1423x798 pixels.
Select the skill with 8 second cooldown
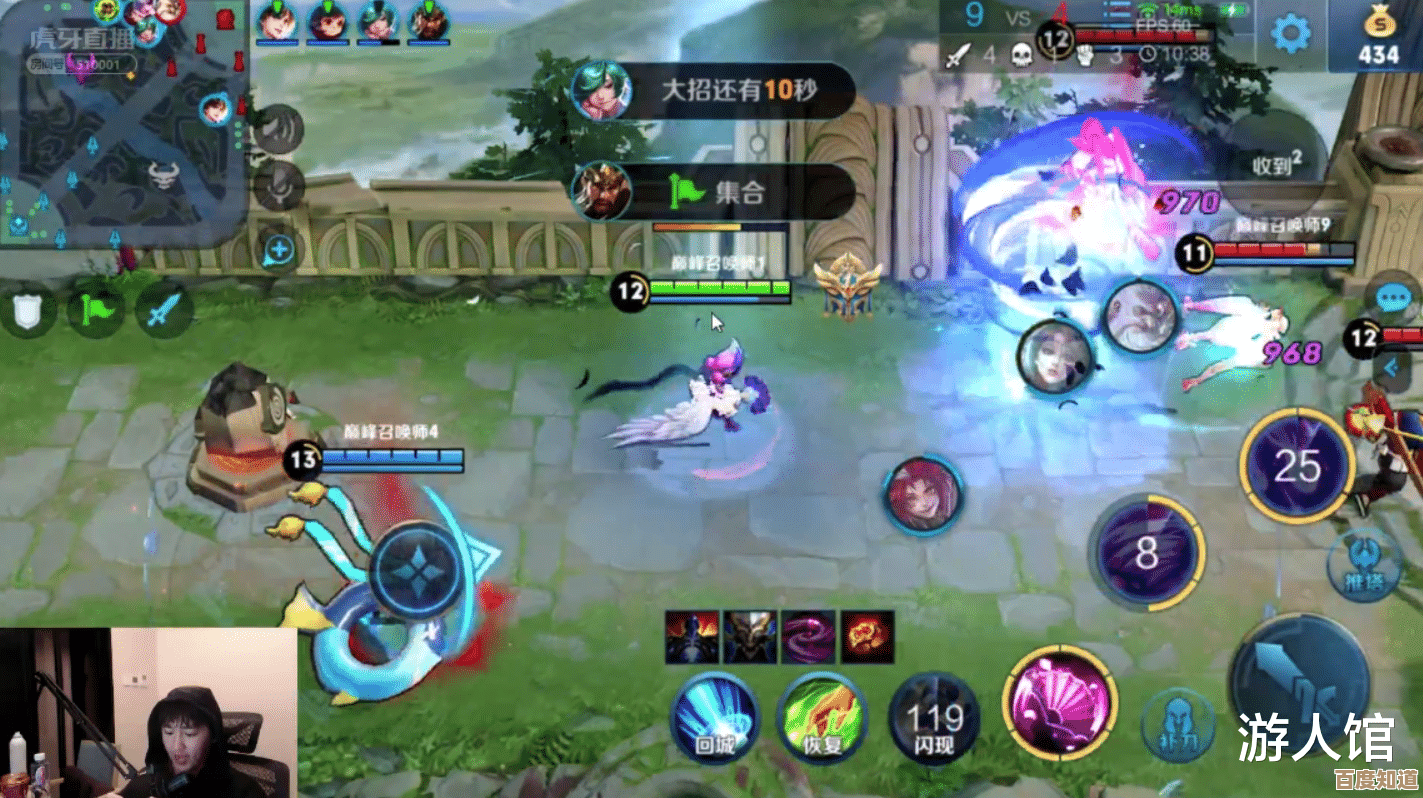(1146, 551)
